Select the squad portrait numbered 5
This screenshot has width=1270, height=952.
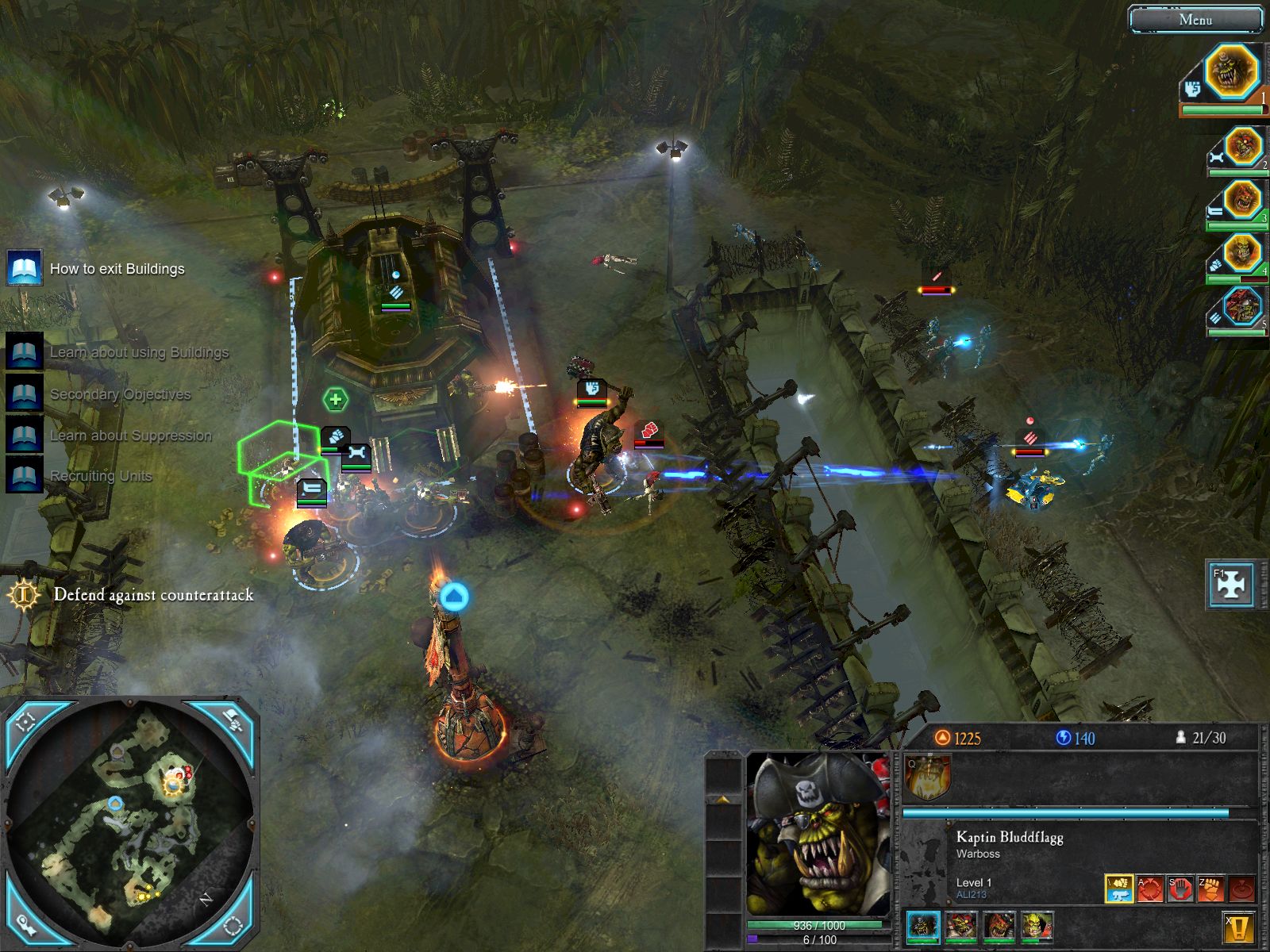tap(1242, 308)
